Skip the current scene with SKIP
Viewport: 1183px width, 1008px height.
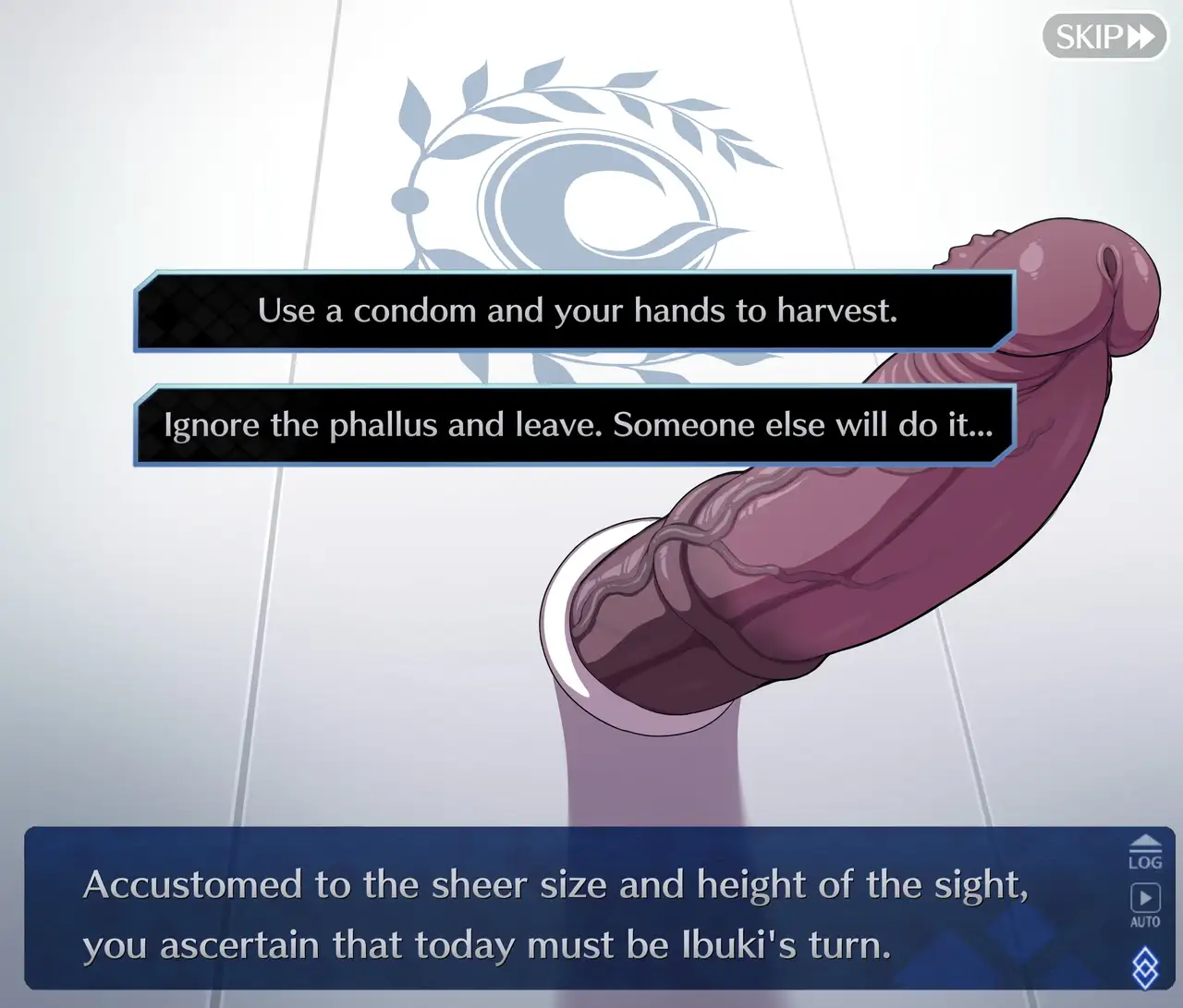pos(1104,37)
